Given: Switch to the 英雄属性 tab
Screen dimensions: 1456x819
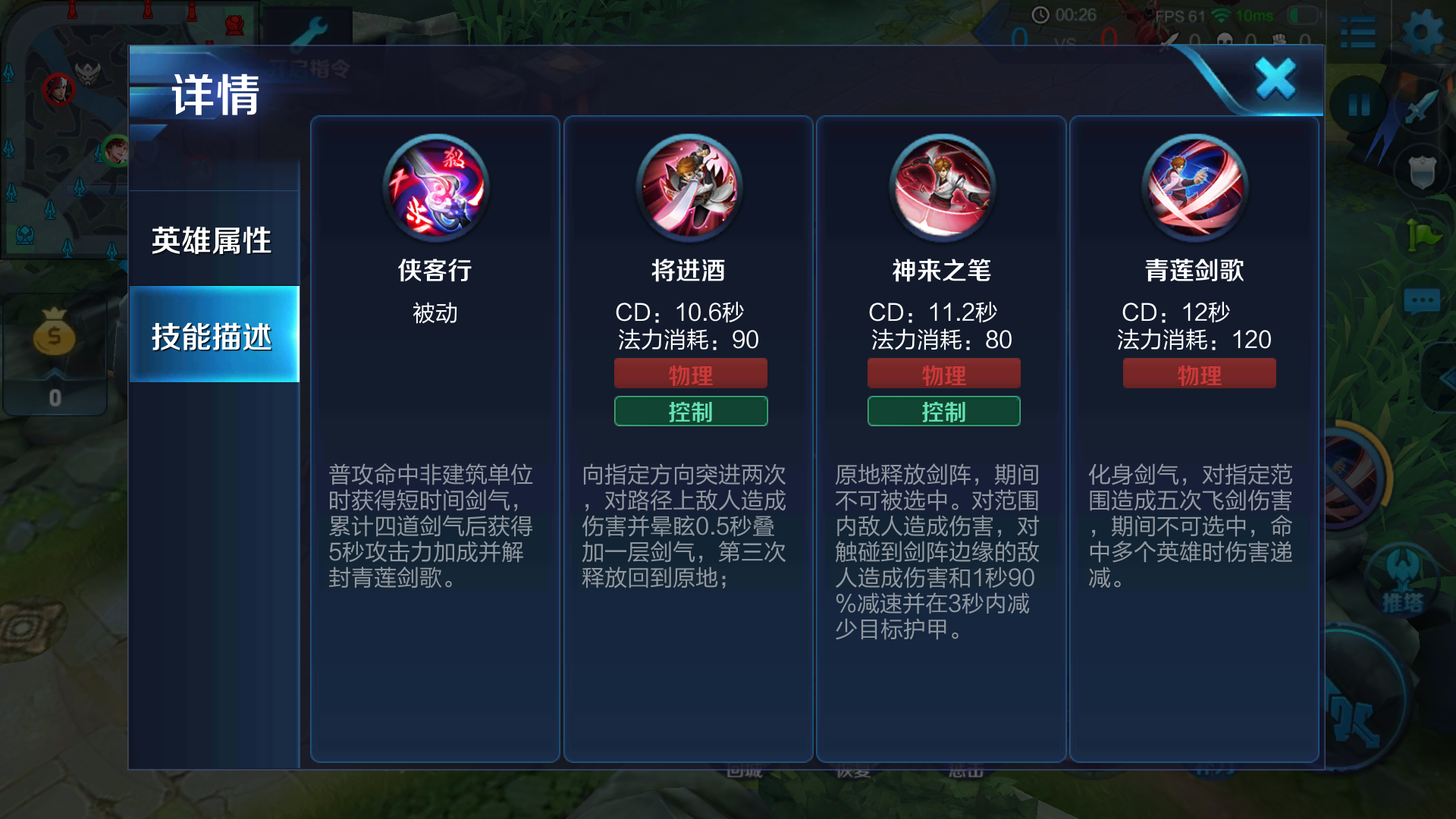Looking at the screenshot, I should [x=213, y=241].
